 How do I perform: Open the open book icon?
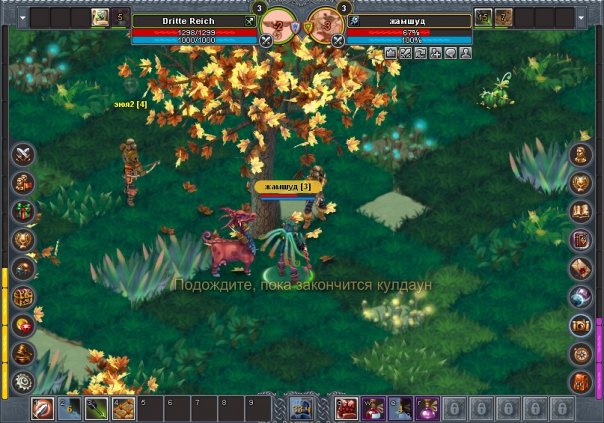582,211
